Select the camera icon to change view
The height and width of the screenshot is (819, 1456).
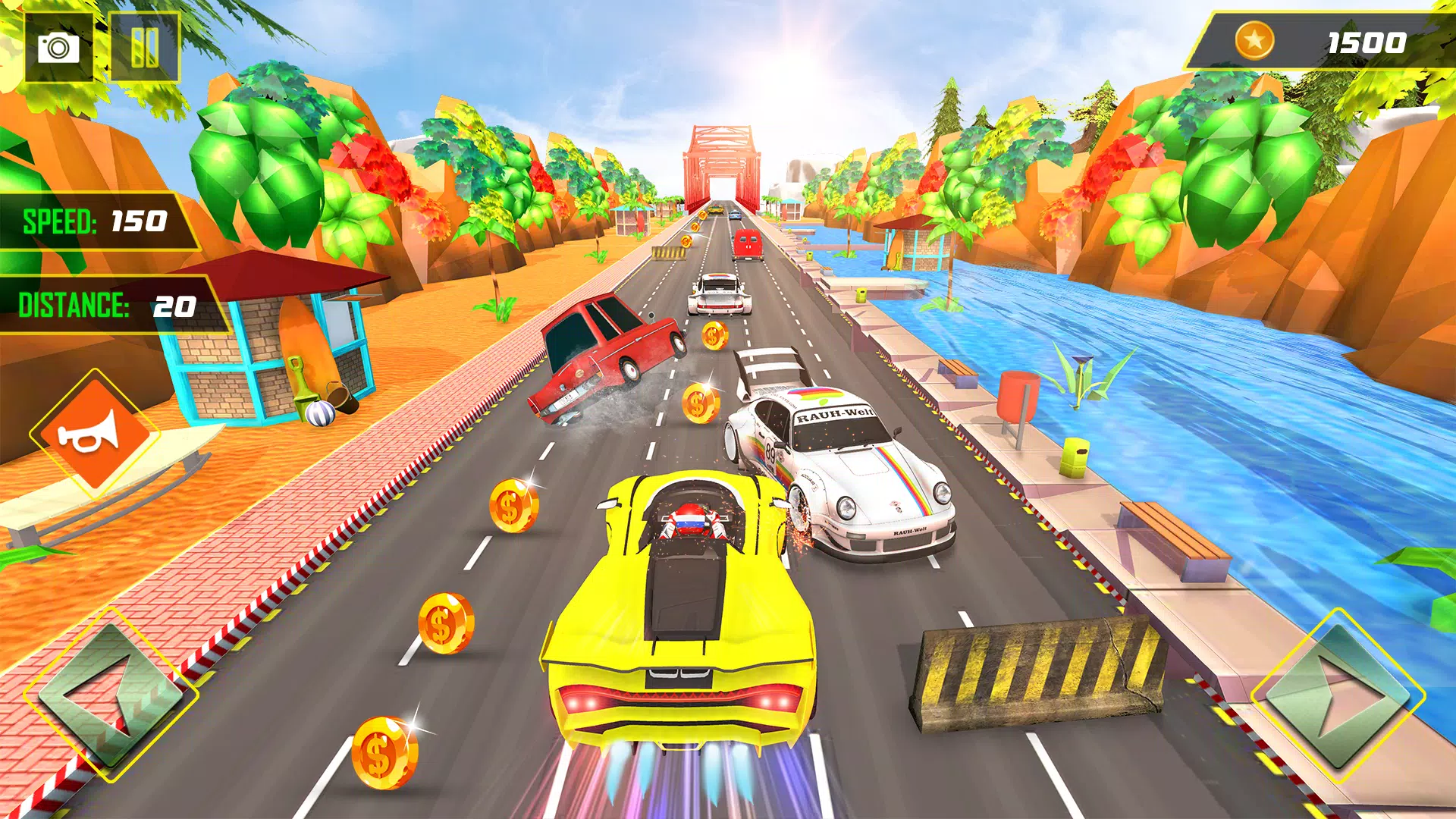point(57,45)
